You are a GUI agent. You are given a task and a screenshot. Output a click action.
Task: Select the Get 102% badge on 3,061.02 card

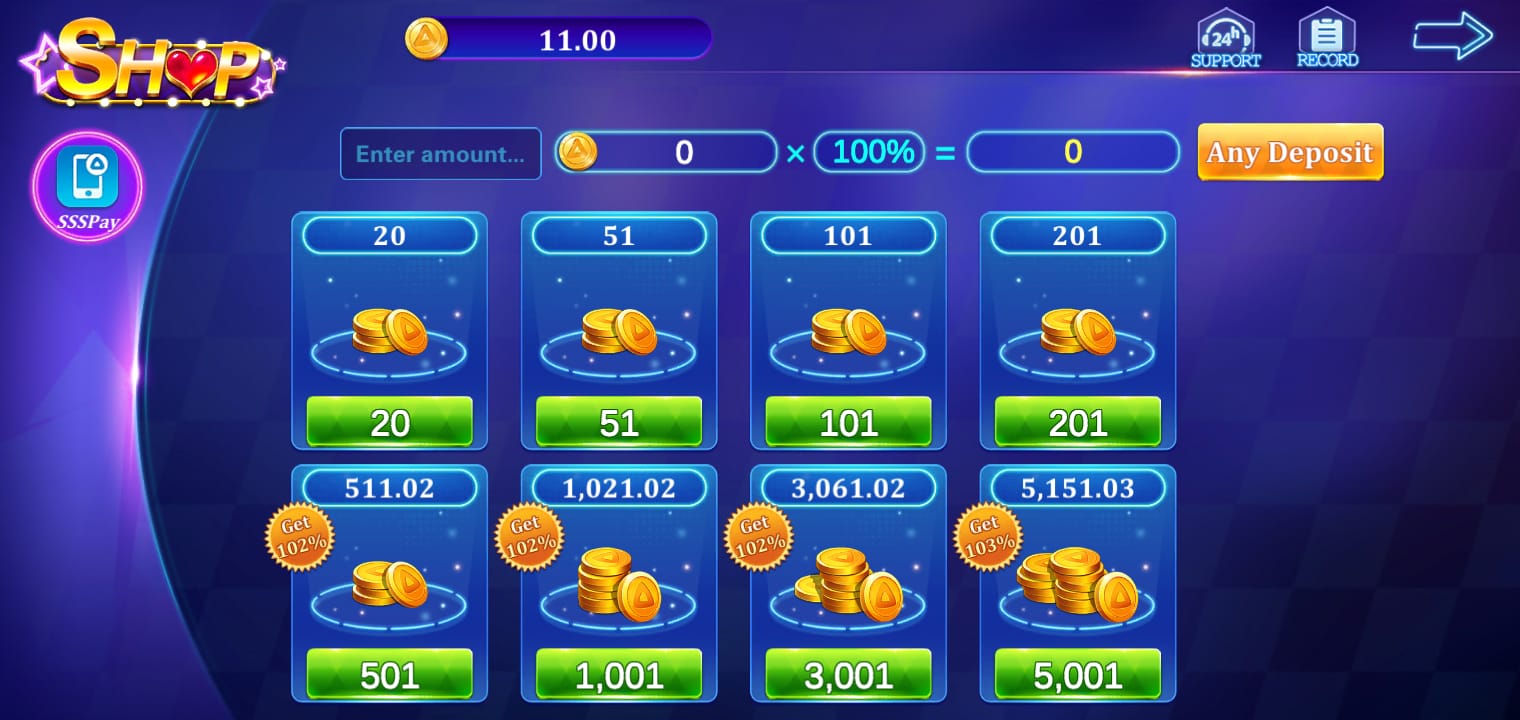coord(757,536)
